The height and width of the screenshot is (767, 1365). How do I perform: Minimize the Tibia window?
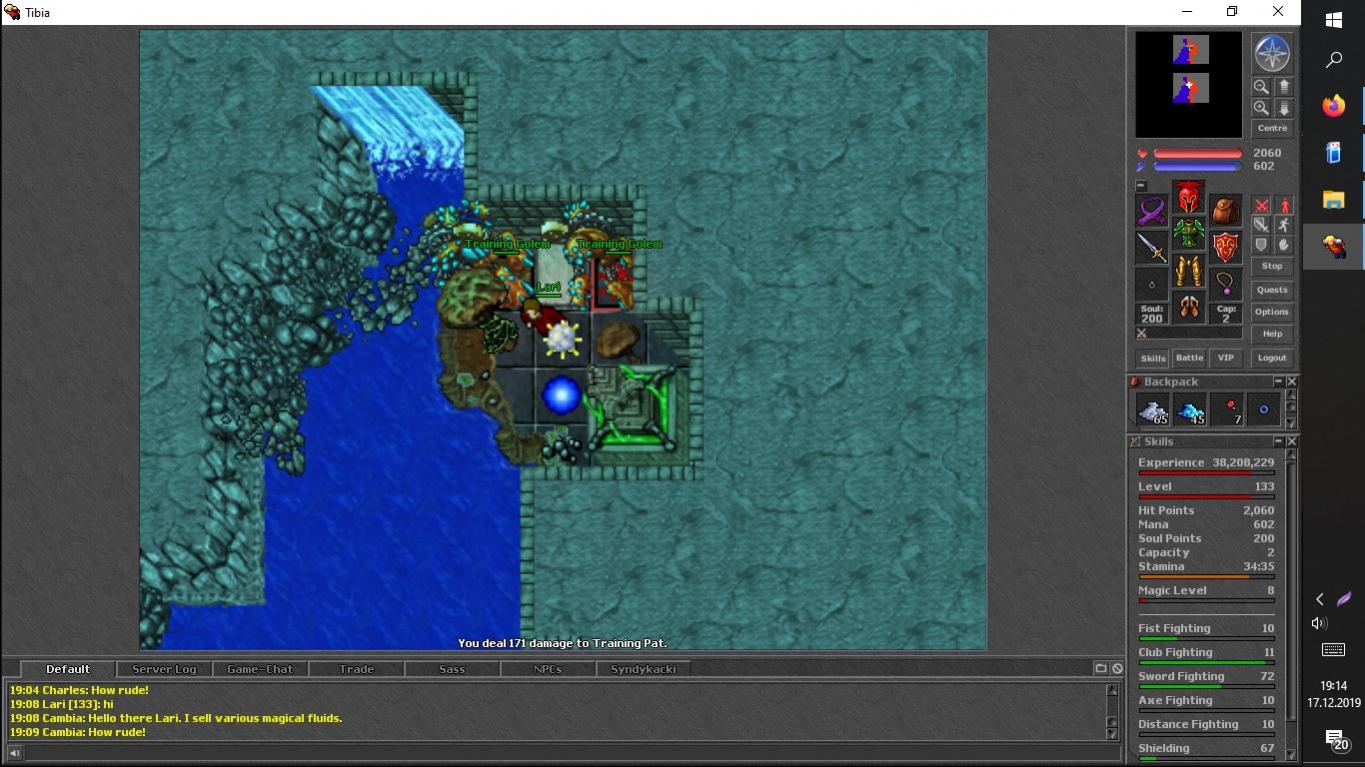coord(1185,12)
